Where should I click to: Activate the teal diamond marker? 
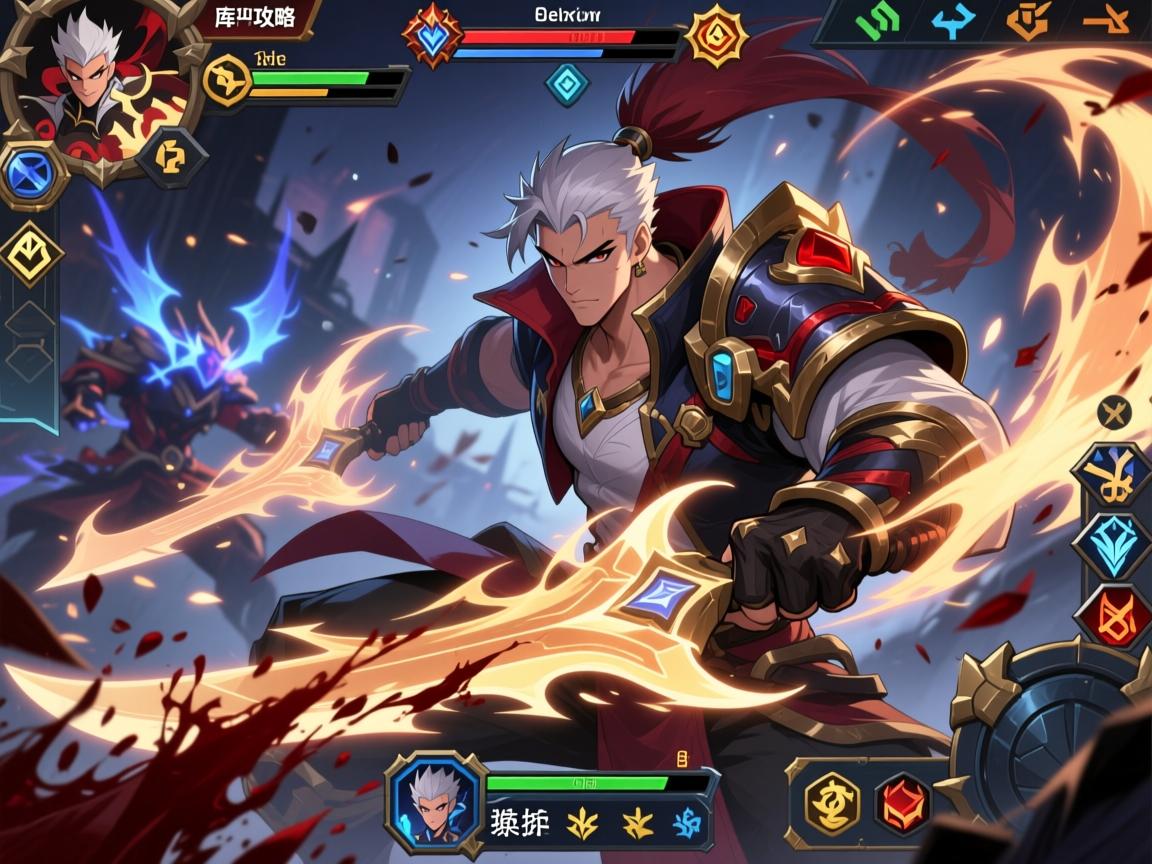(x=567, y=84)
